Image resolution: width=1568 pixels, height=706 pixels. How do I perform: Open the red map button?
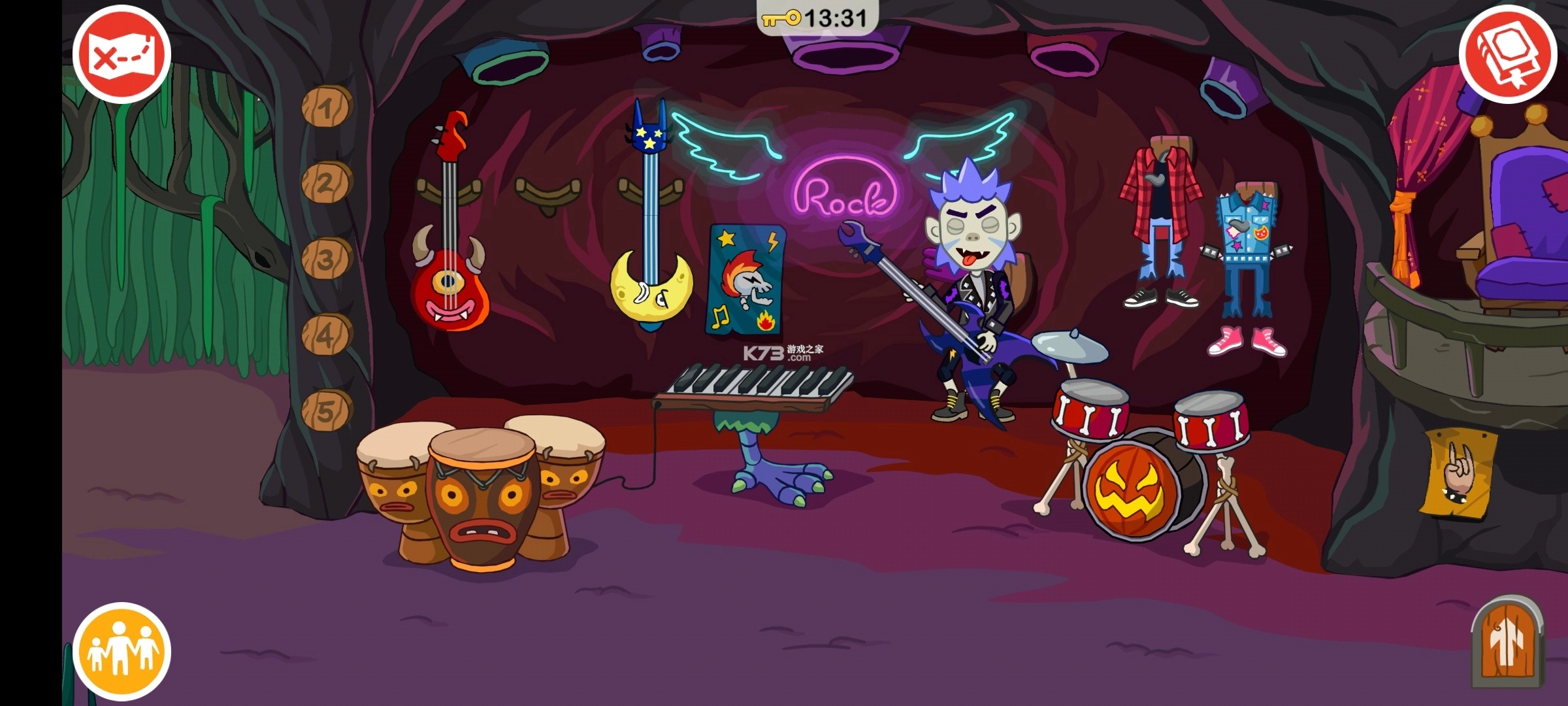[x=122, y=54]
